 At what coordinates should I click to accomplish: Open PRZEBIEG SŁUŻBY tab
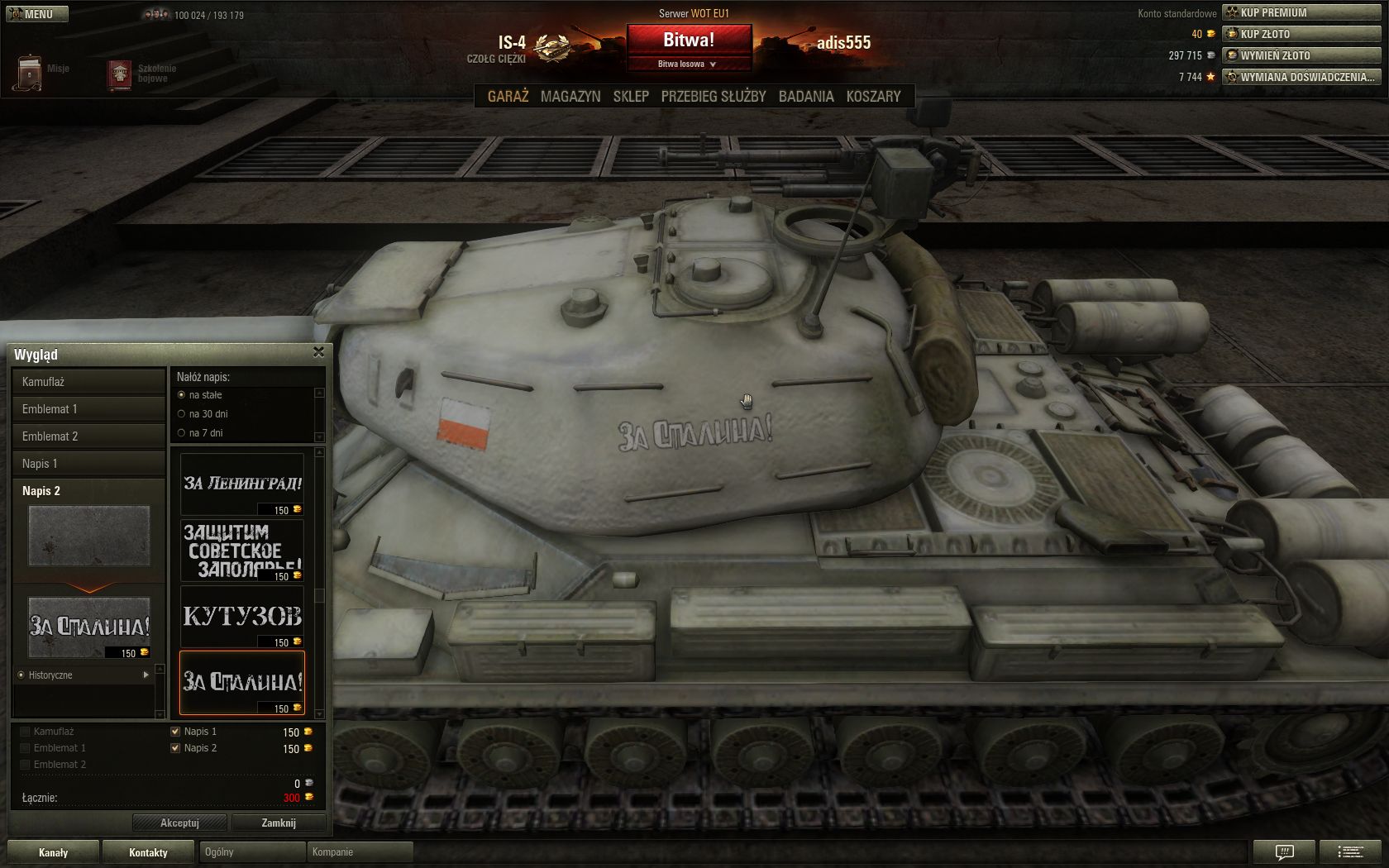pos(714,97)
